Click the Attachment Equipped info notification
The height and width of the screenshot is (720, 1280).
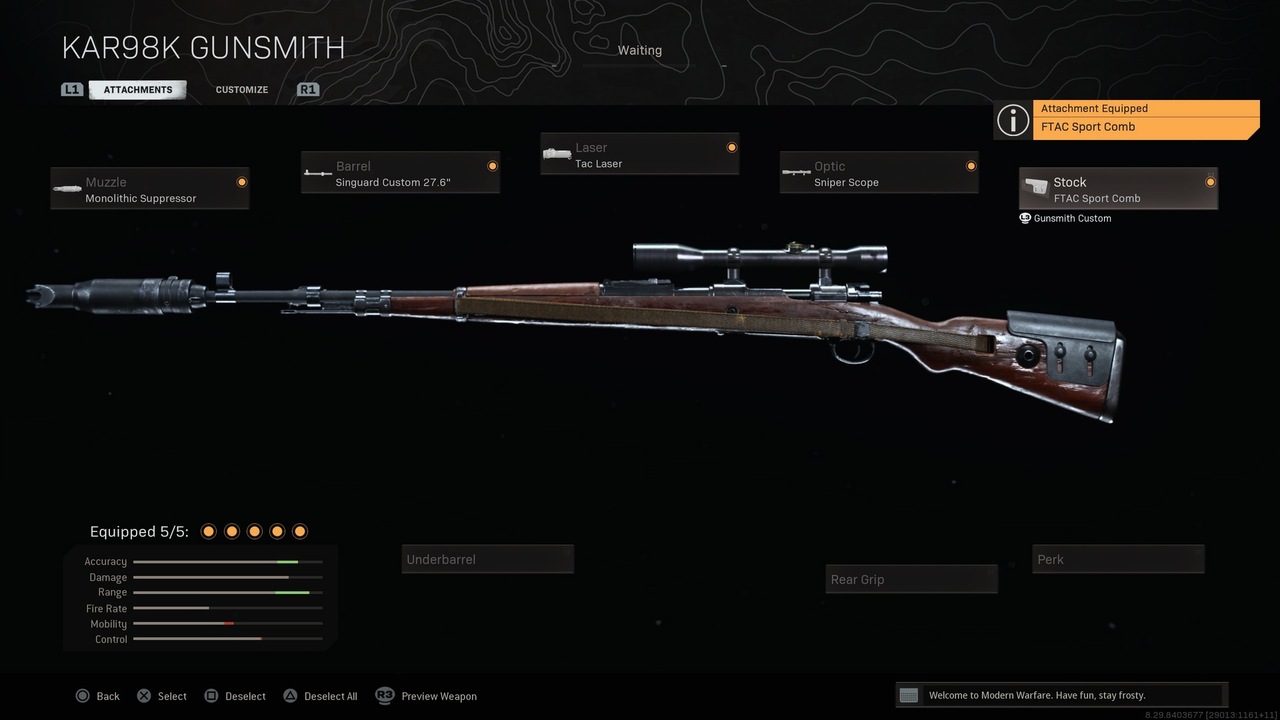tap(1127, 119)
